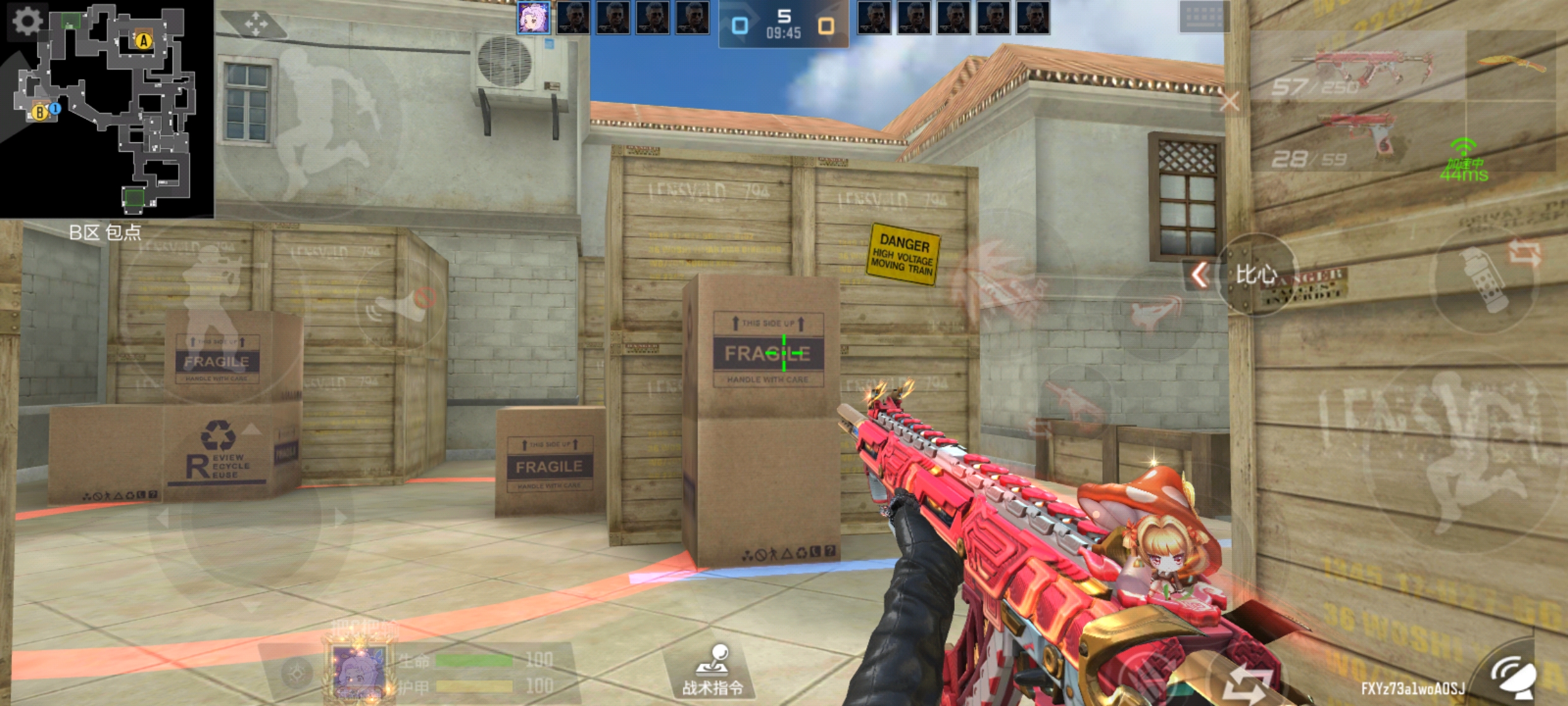
Task: Close the weapon panel with the X
Action: tap(1229, 101)
